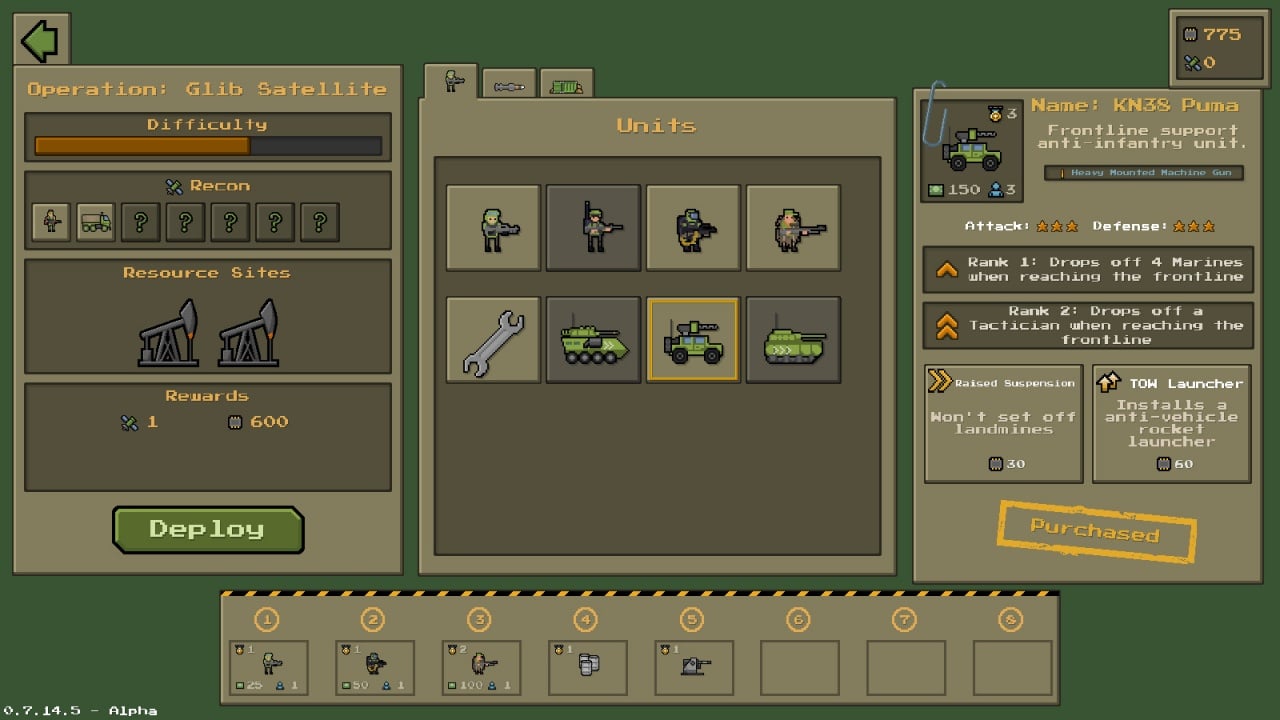Select the eight-wheeled armored vehicle unit
Viewport: 1280px width, 720px height.
[593, 340]
